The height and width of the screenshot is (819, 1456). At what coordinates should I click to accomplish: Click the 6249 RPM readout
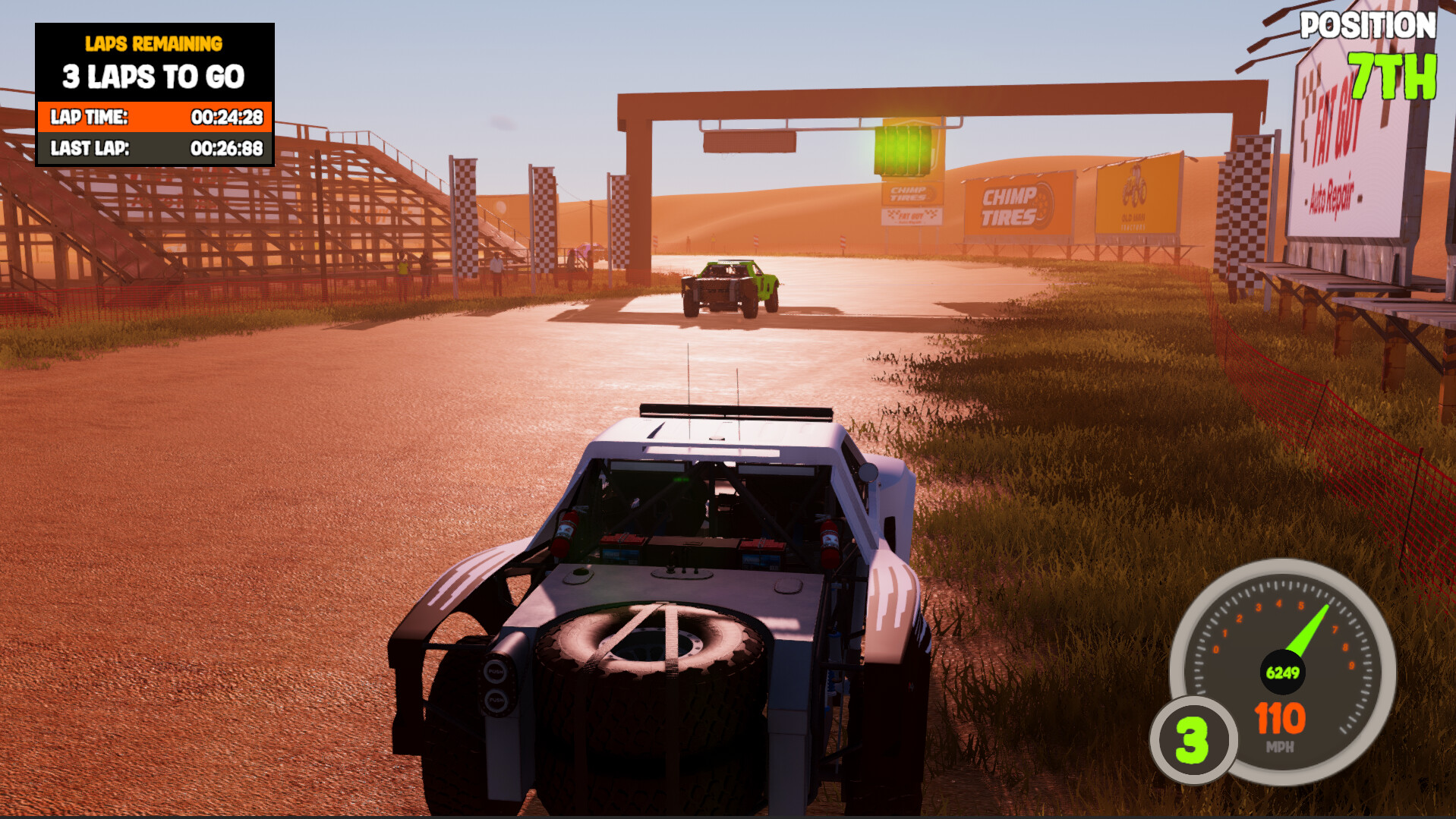(x=1283, y=671)
